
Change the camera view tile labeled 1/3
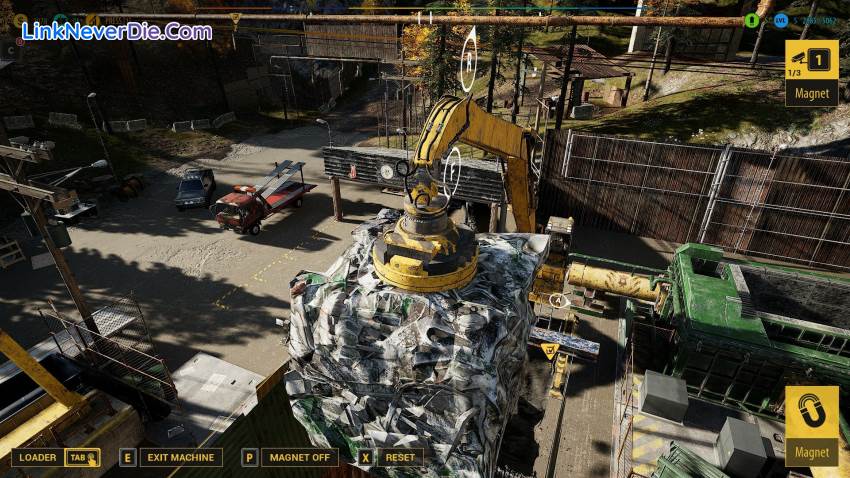[x=811, y=61]
